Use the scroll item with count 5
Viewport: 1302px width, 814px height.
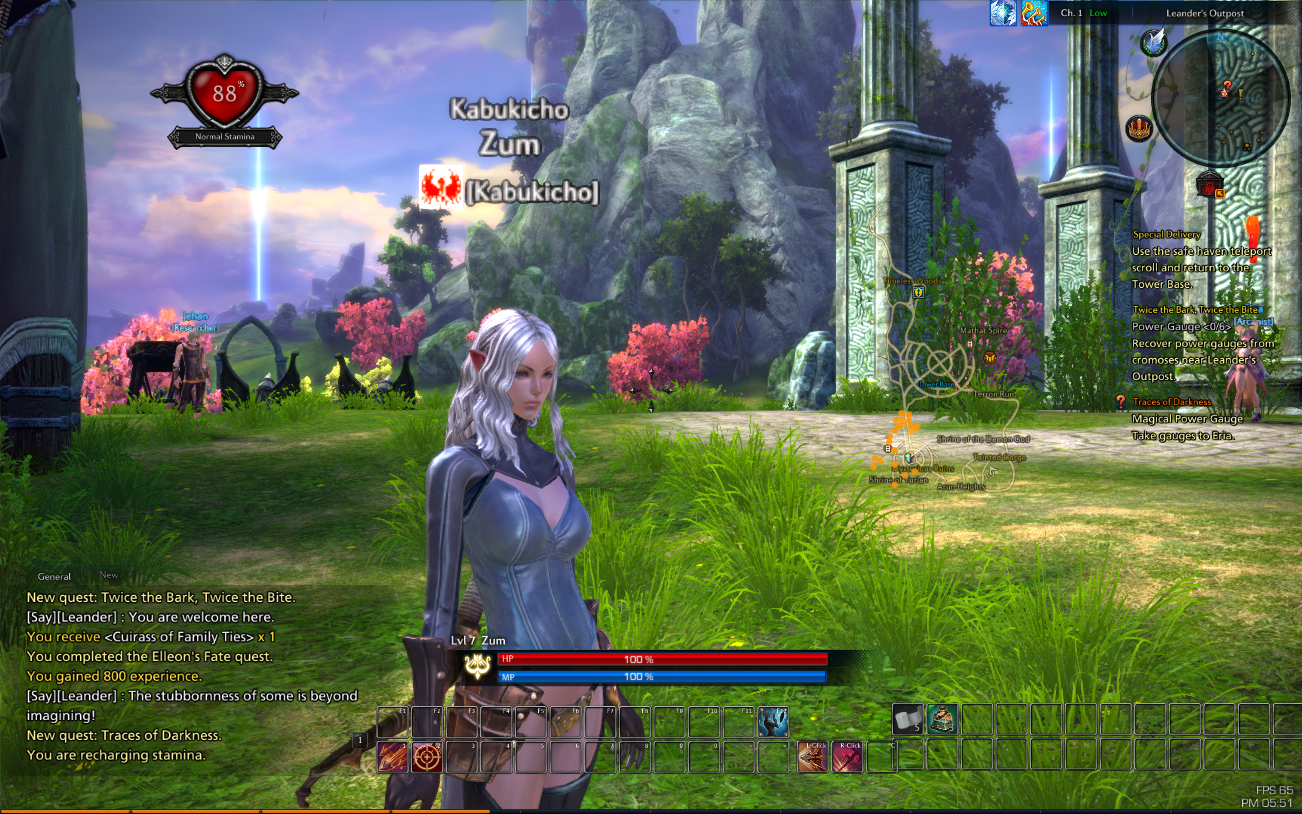[x=908, y=719]
